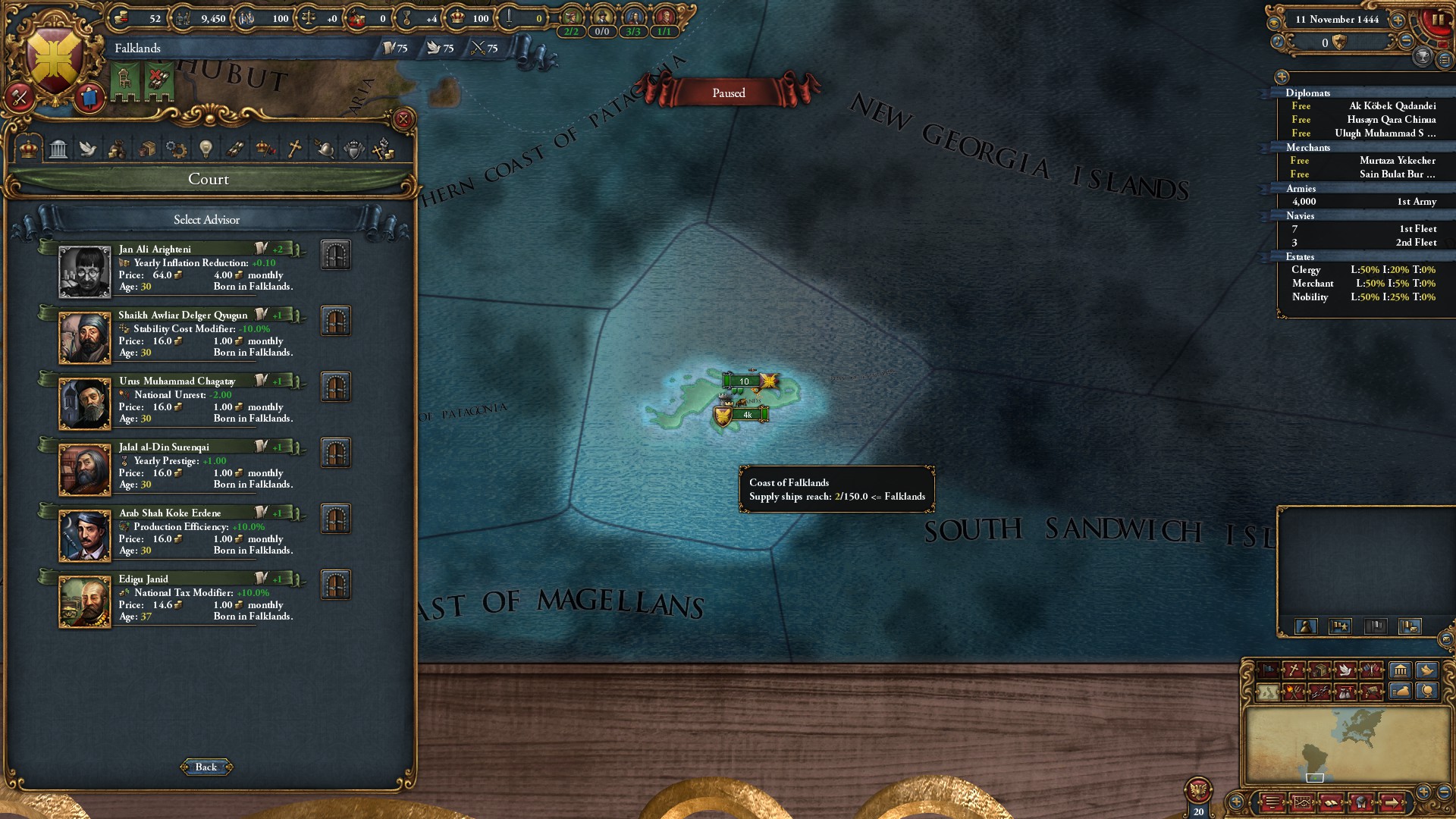Screen dimensions: 1456x819
Task: Switch to the Diplomacy dove tab
Action: pos(88,149)
